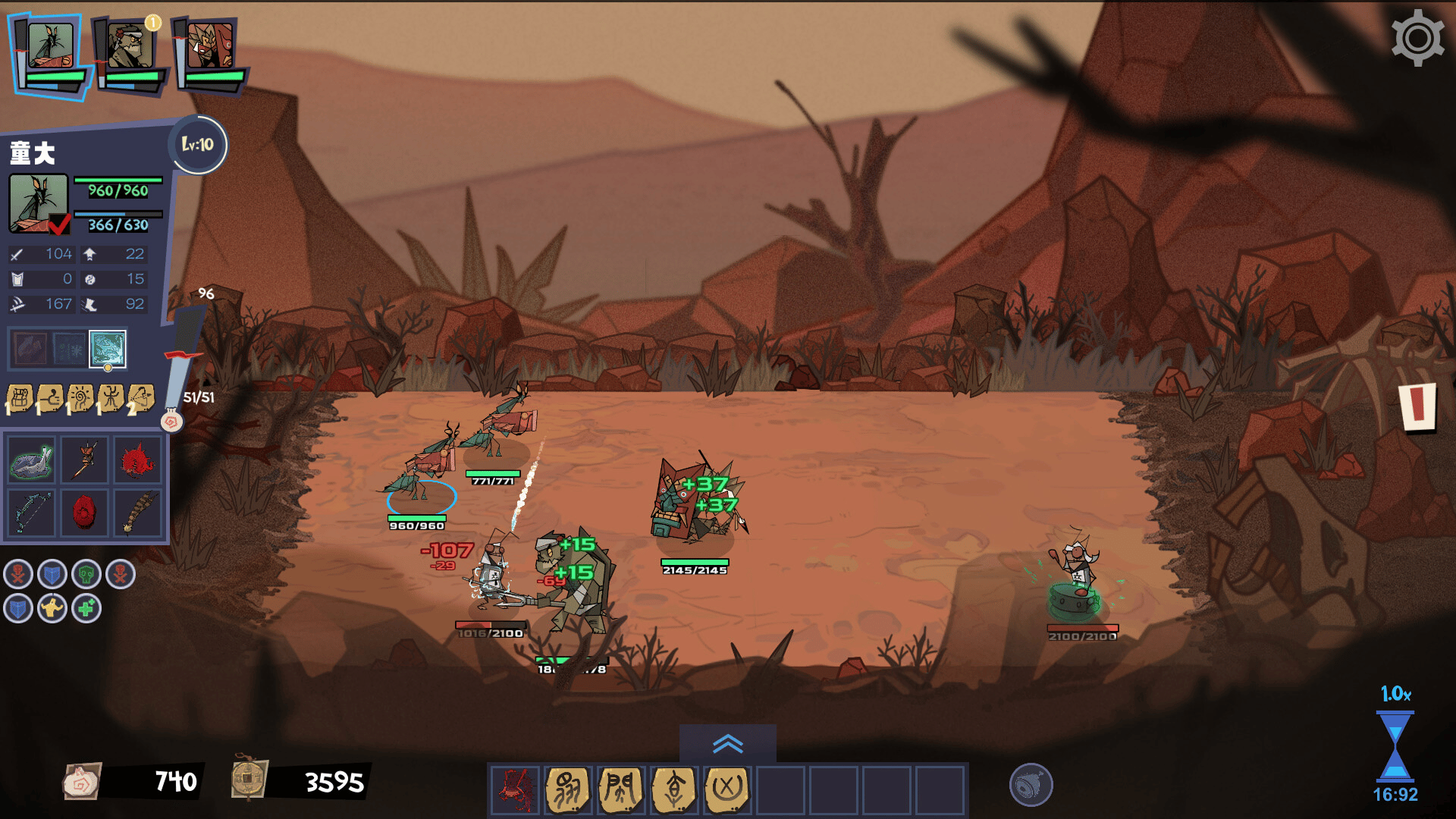Open the red exclamation alert flag
The height and width of the screenshot is (819, 1456).
coord(1417,406)
